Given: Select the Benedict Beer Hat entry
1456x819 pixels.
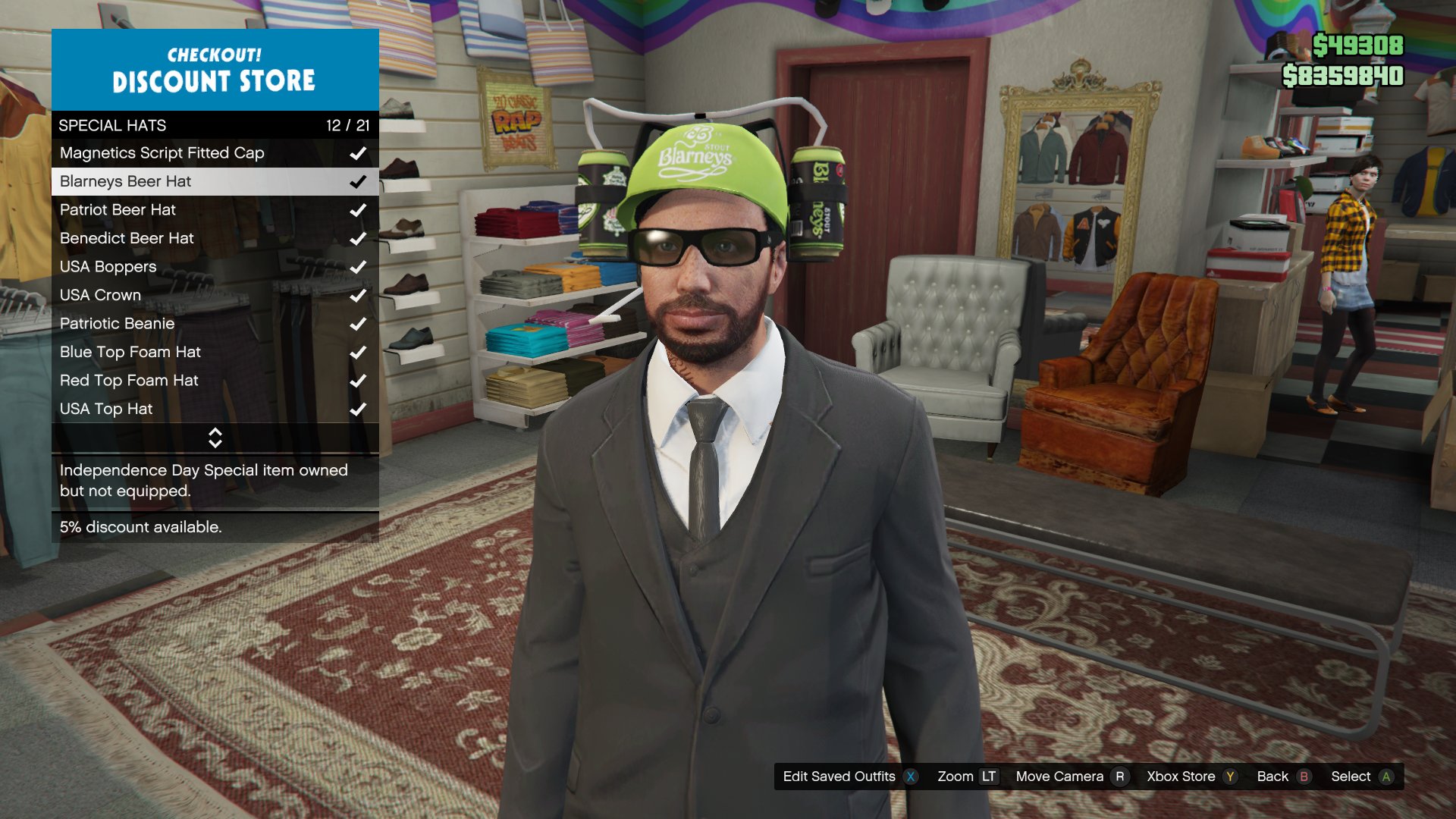Looking at the screenshot, I should tap(127, 238).
